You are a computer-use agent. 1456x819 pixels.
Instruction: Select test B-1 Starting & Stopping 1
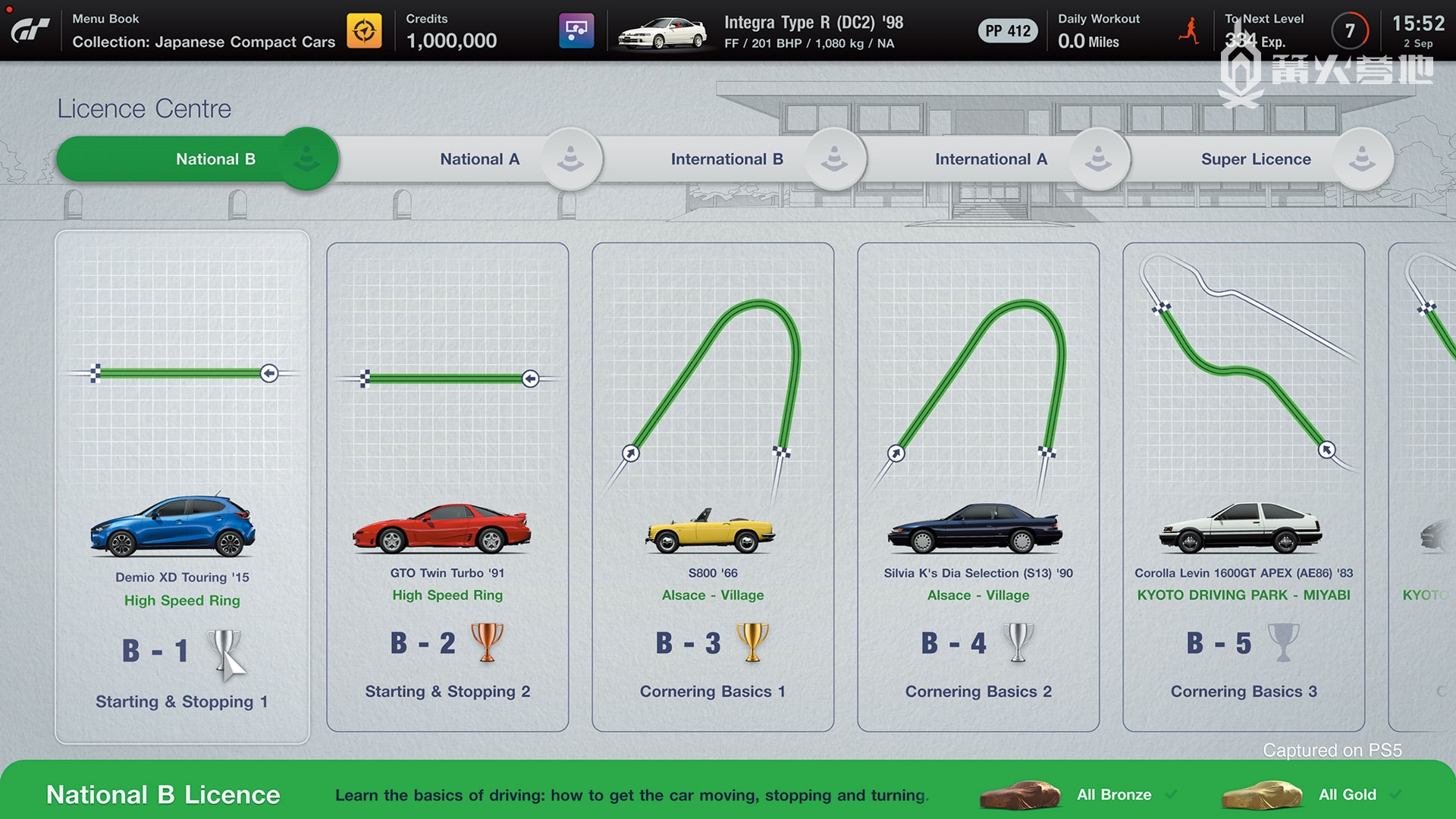coord(182,487)
